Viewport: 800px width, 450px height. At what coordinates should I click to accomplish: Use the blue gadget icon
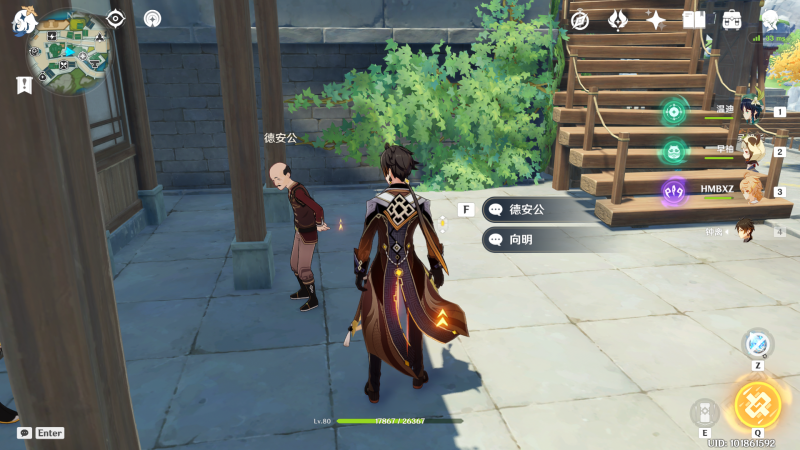click(758, 343)
